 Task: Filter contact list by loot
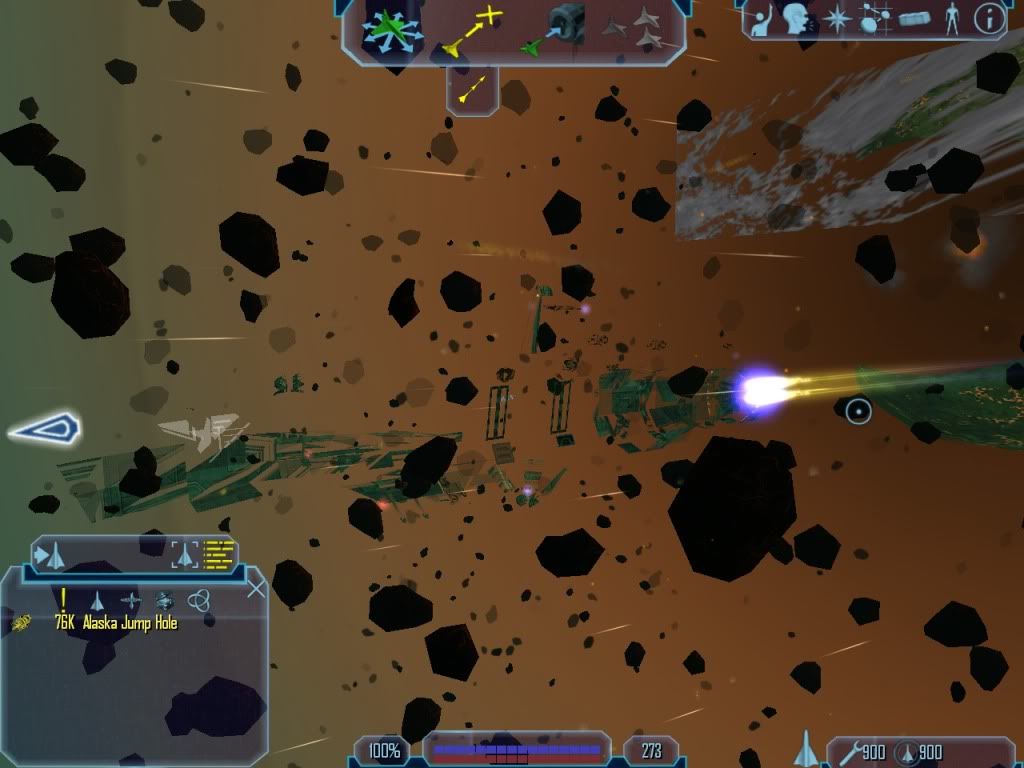(164, 600)
